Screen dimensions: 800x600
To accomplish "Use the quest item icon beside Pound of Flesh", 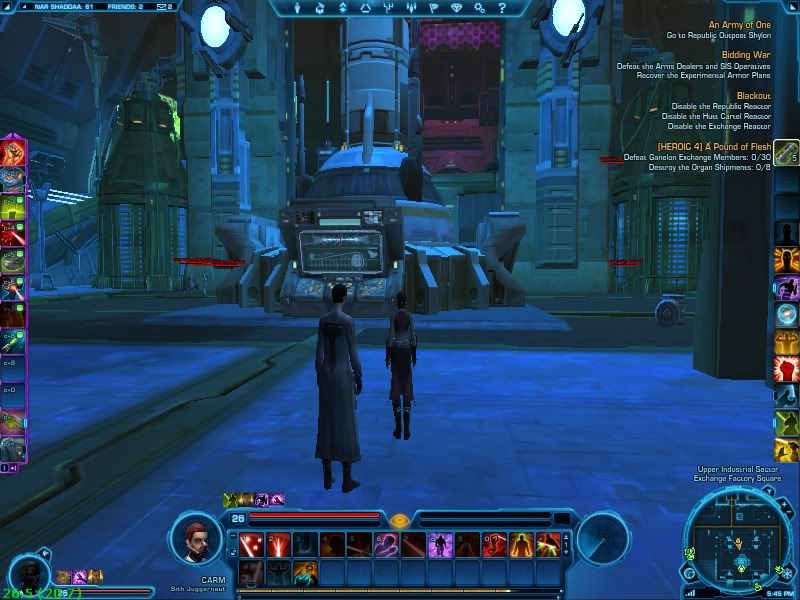I will pyautogui.click(x=787, y=153).
